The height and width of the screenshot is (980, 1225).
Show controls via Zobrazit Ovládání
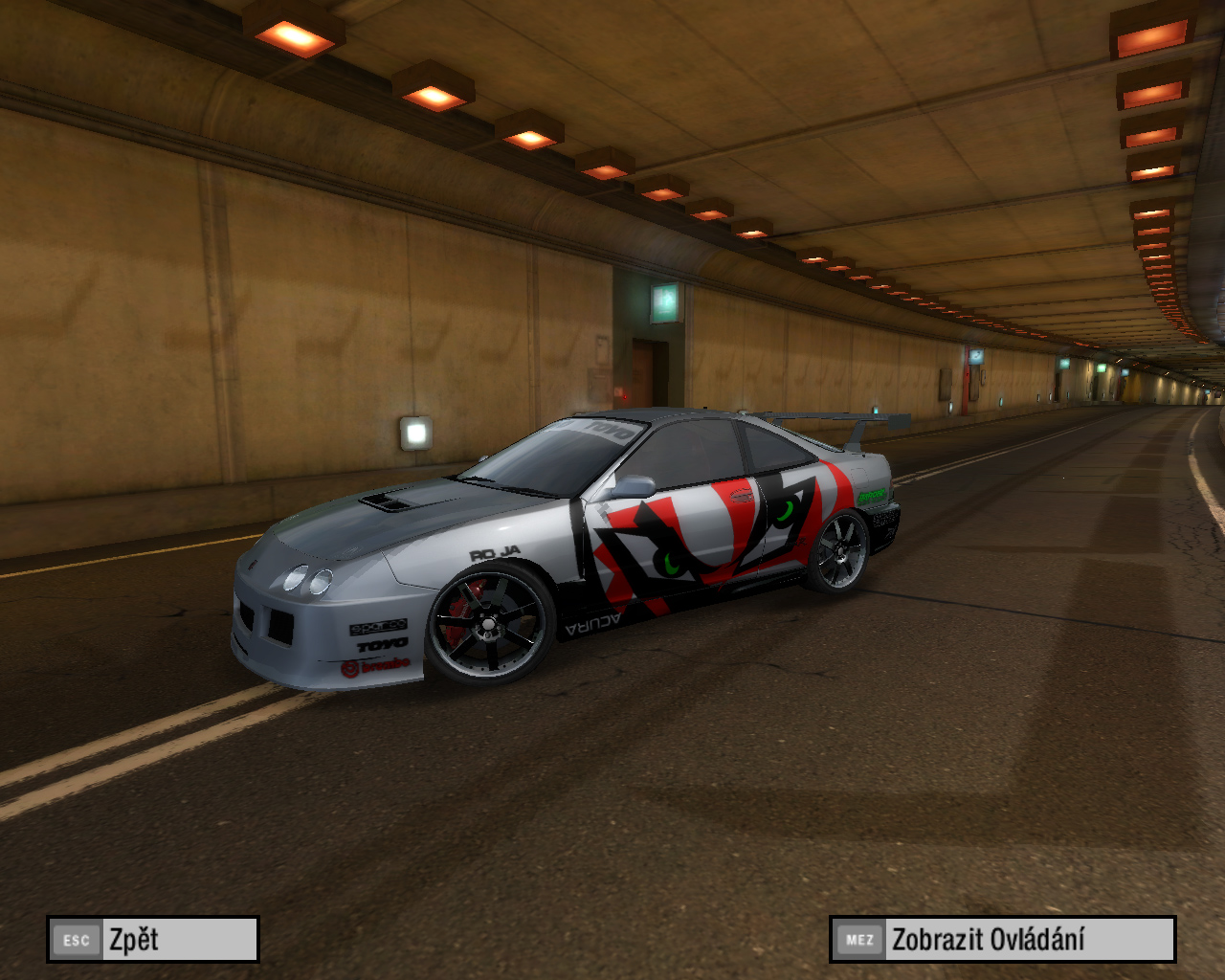[x=1002, y=939]
